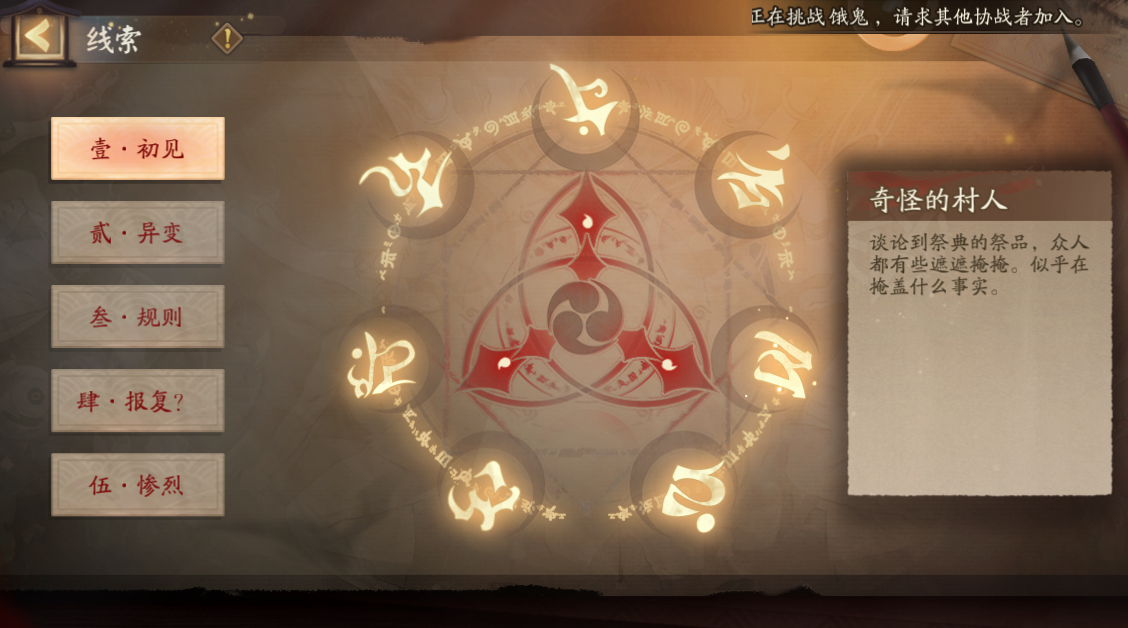Open the exclamation mark info icon
Image resolution: width=1128 pixels, height=628 pixels.
[228, 38]
